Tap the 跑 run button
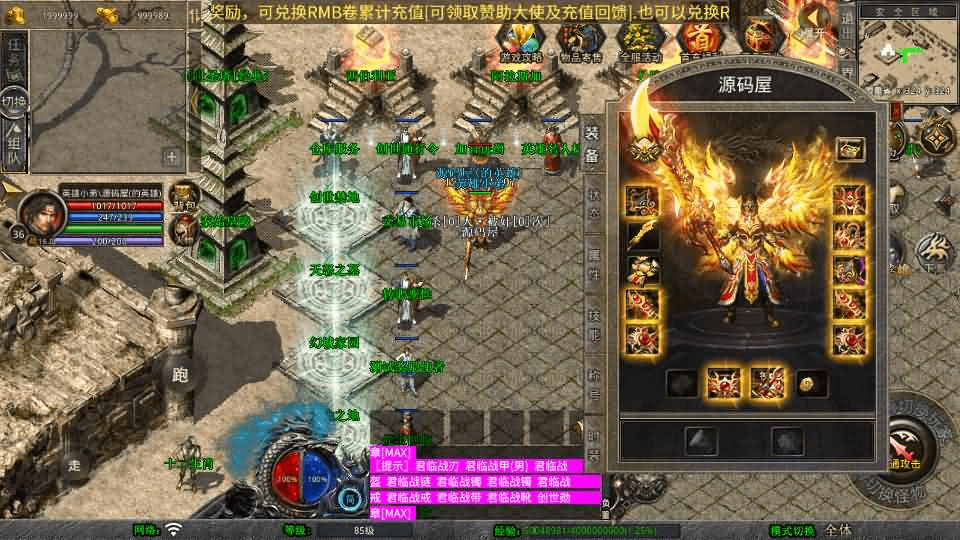This screenshot has height=540, width=960. (x=180, y=375)
